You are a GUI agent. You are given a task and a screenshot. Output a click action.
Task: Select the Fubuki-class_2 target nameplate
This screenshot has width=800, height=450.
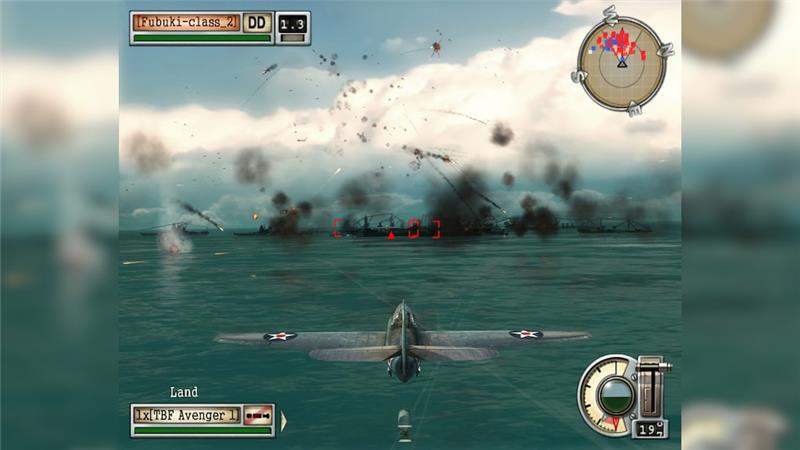click(x=187, y=22)
